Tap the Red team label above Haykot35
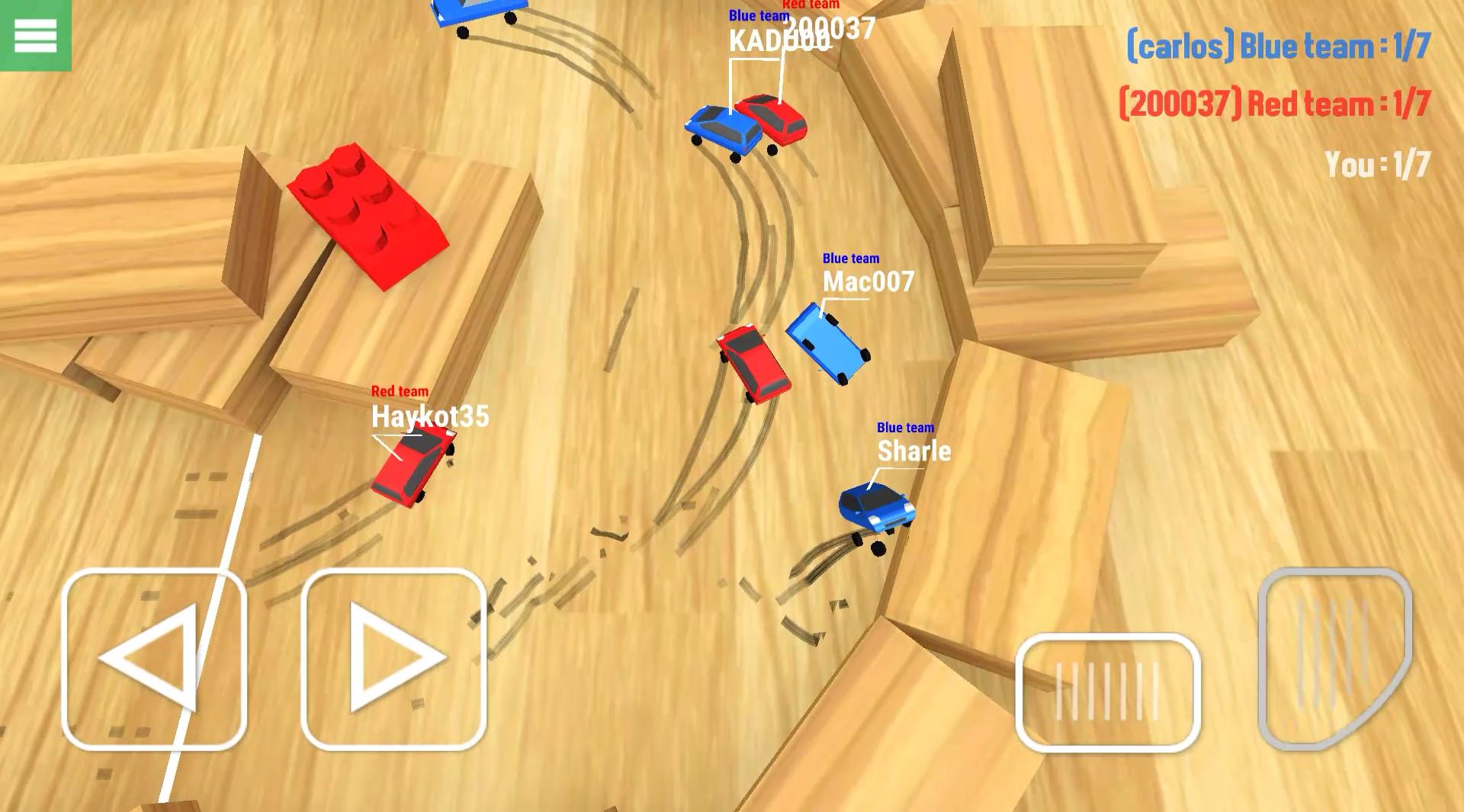Image resolution: width=1464 pixels, height=812 pixels. (399, 390)
